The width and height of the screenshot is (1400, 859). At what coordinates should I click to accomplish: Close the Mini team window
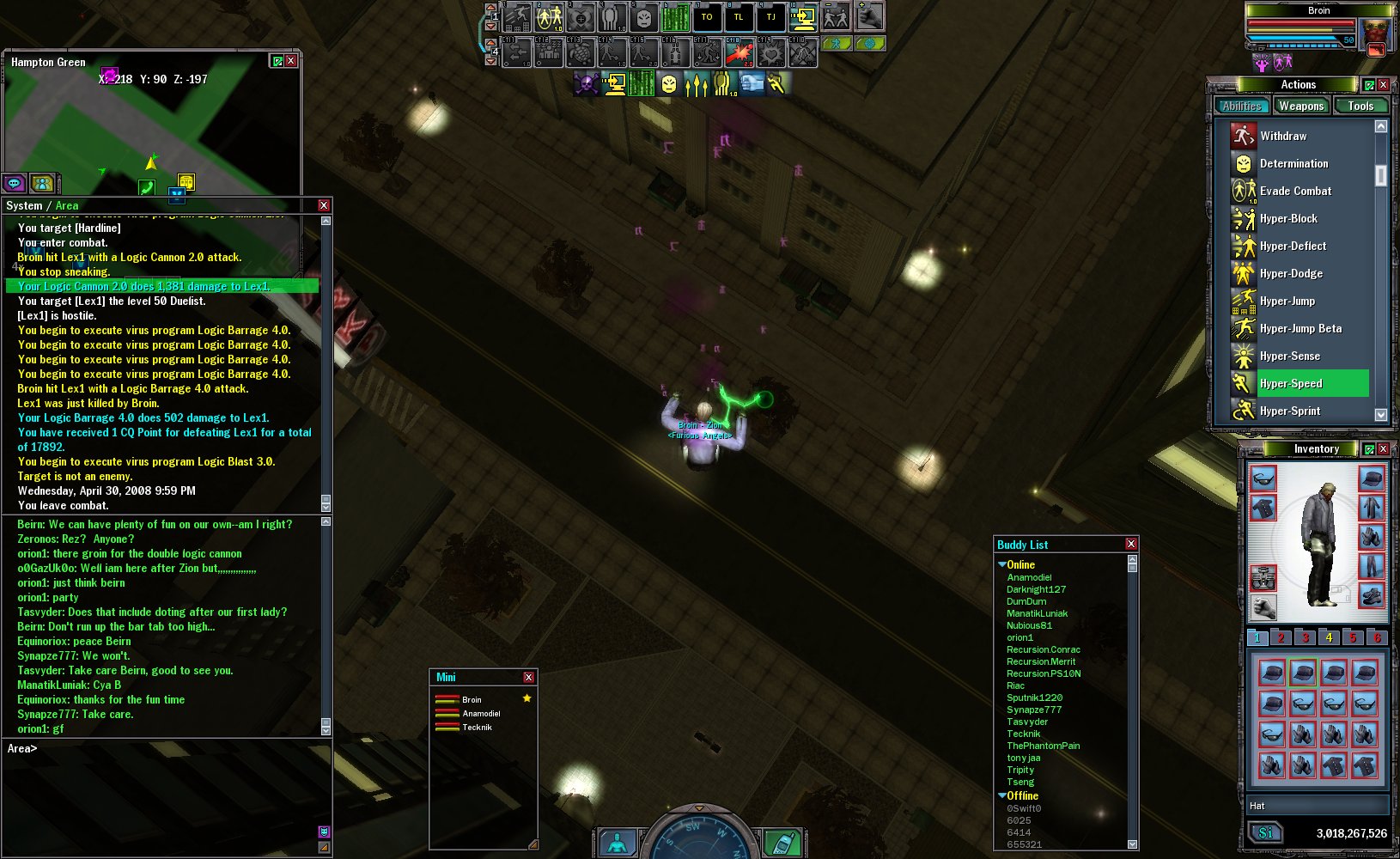coord(528,678)
